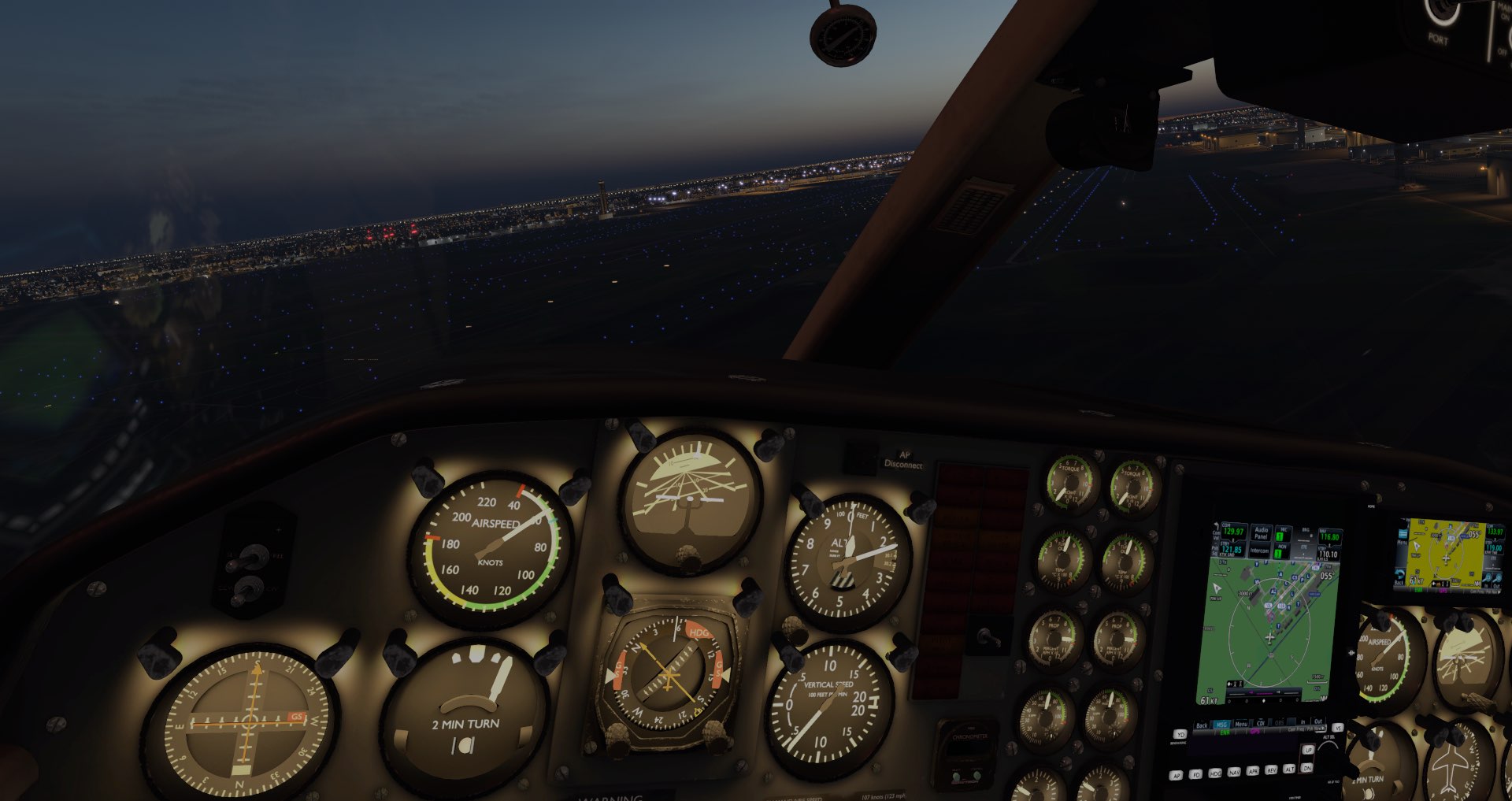Toggle the YD yaw damper button

[1180, 735]
